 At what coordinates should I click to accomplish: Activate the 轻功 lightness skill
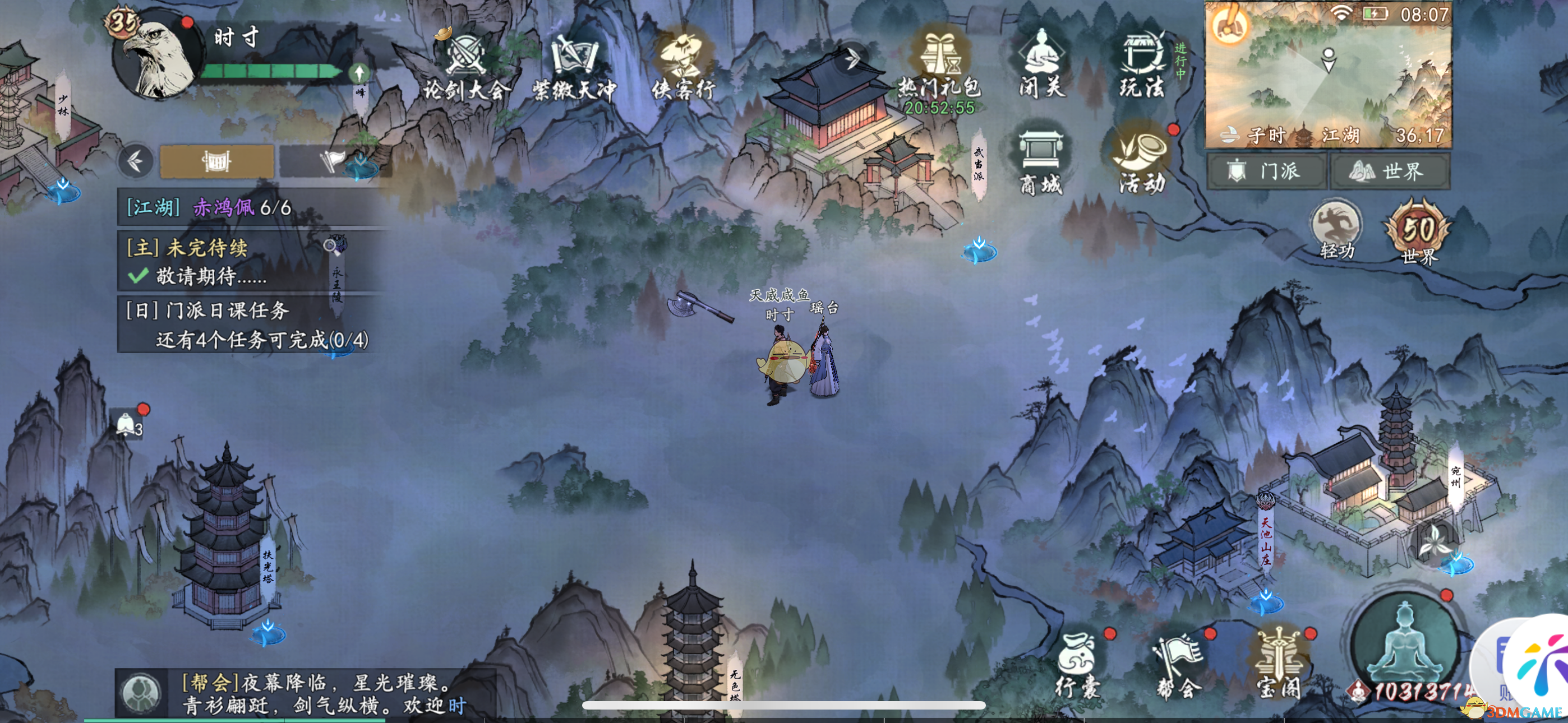point(1336,230)
